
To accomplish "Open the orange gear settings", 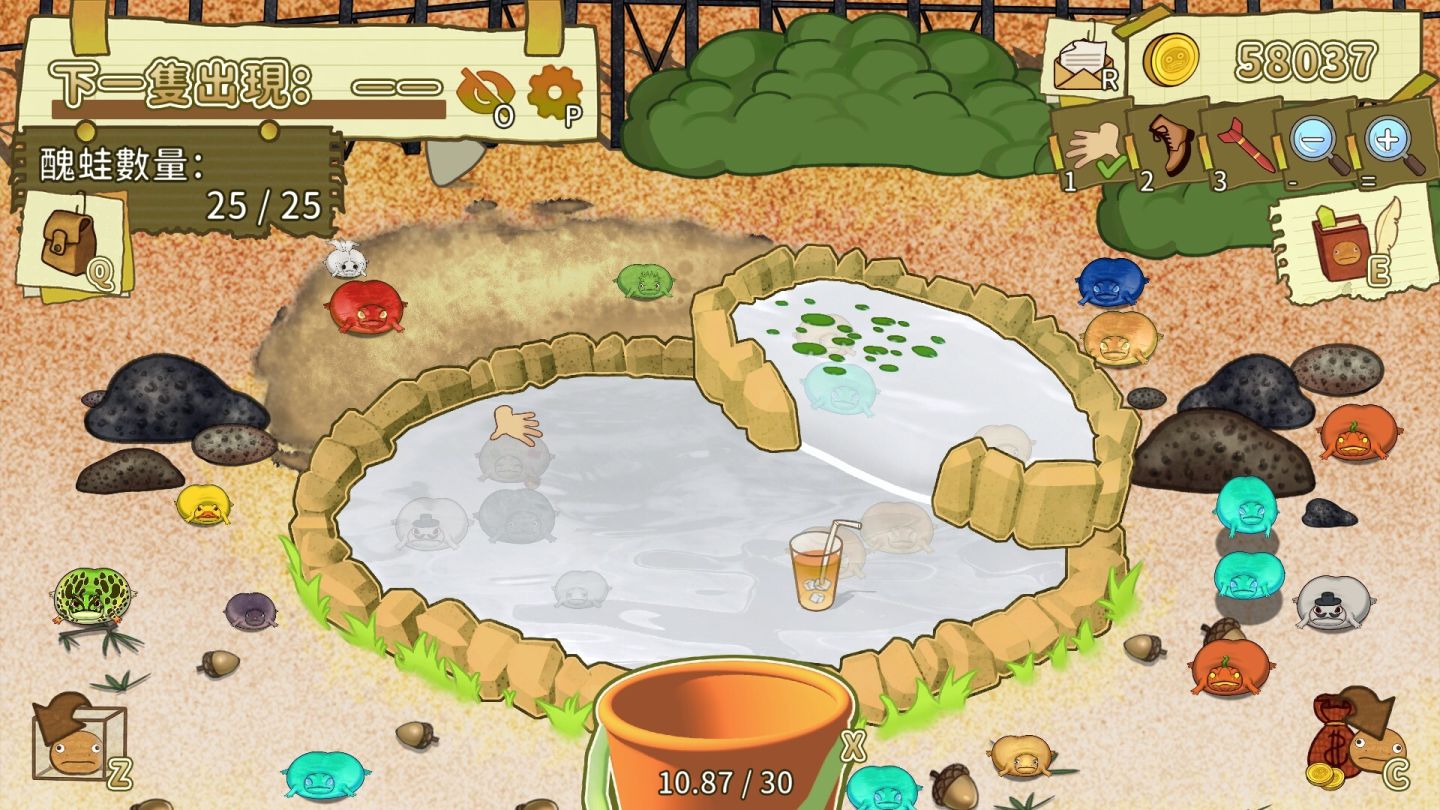I will [553, 92].
